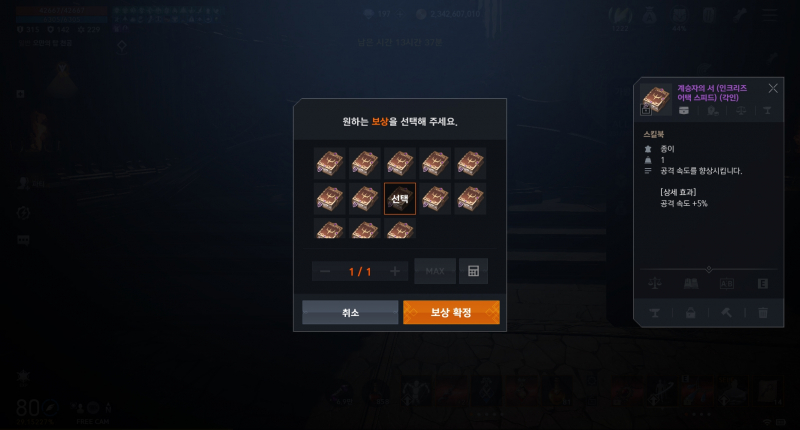Click the trash can icon in tooltip
800x430 pixels.
[x=763, y=313]
